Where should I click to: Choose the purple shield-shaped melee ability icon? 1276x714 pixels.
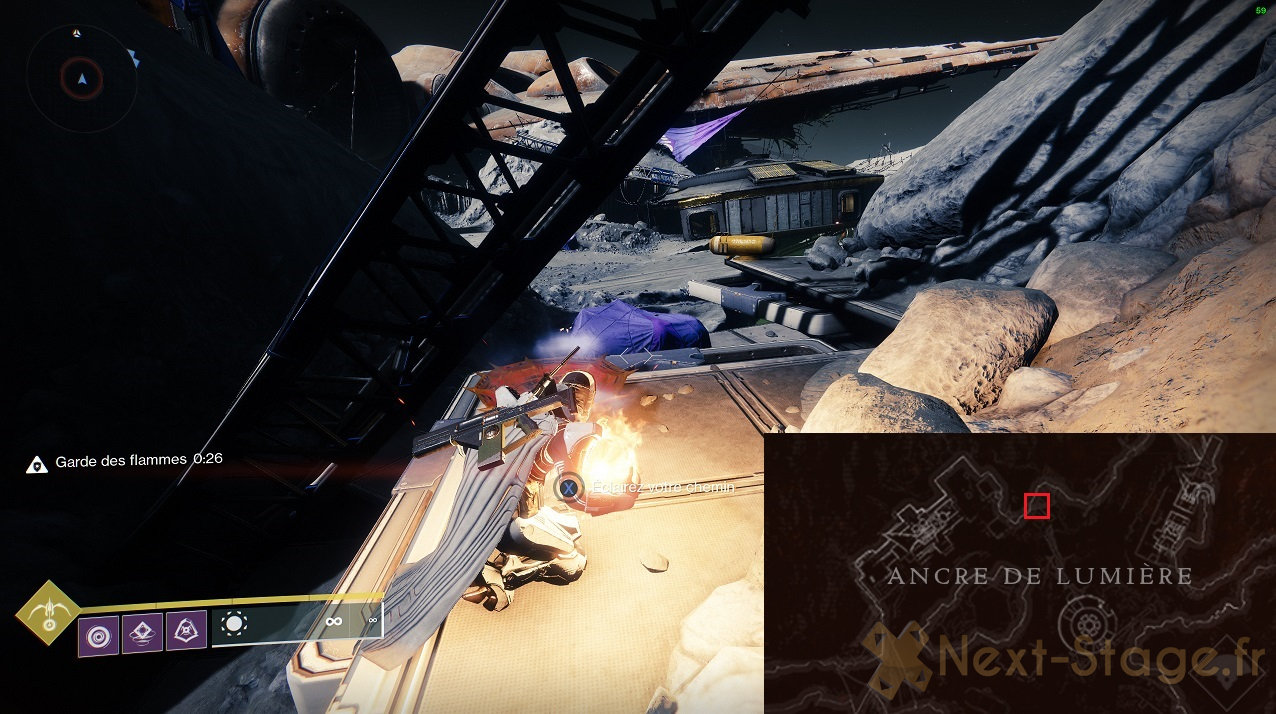click(x=186, y=631)
